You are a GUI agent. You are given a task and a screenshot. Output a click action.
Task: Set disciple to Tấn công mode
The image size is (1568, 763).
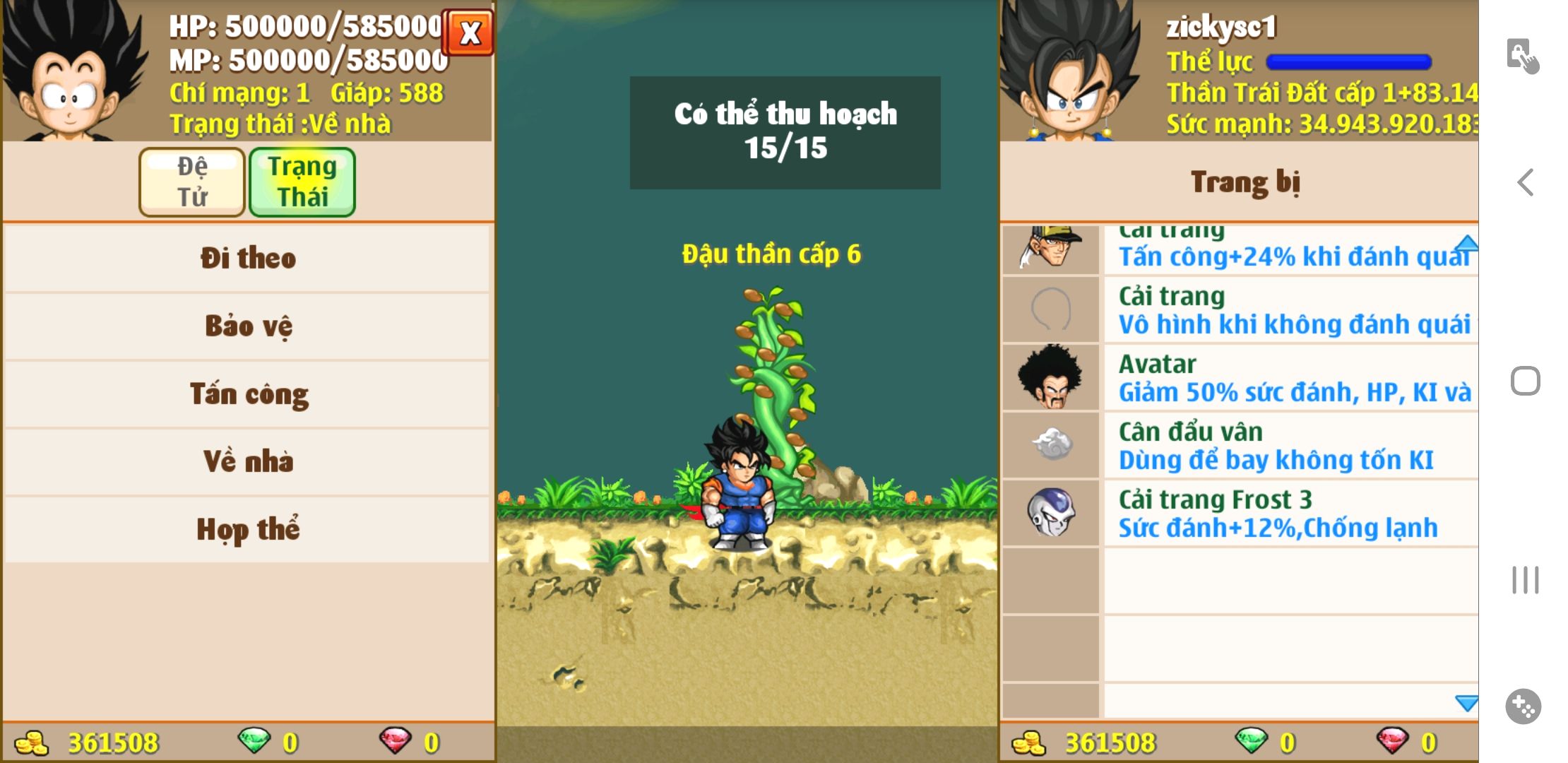coord(247,394)
